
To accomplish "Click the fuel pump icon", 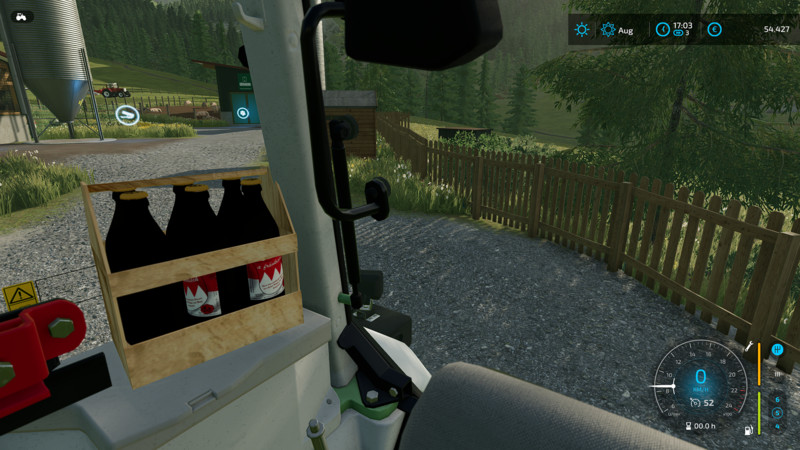I will click(x=747, y=431).
